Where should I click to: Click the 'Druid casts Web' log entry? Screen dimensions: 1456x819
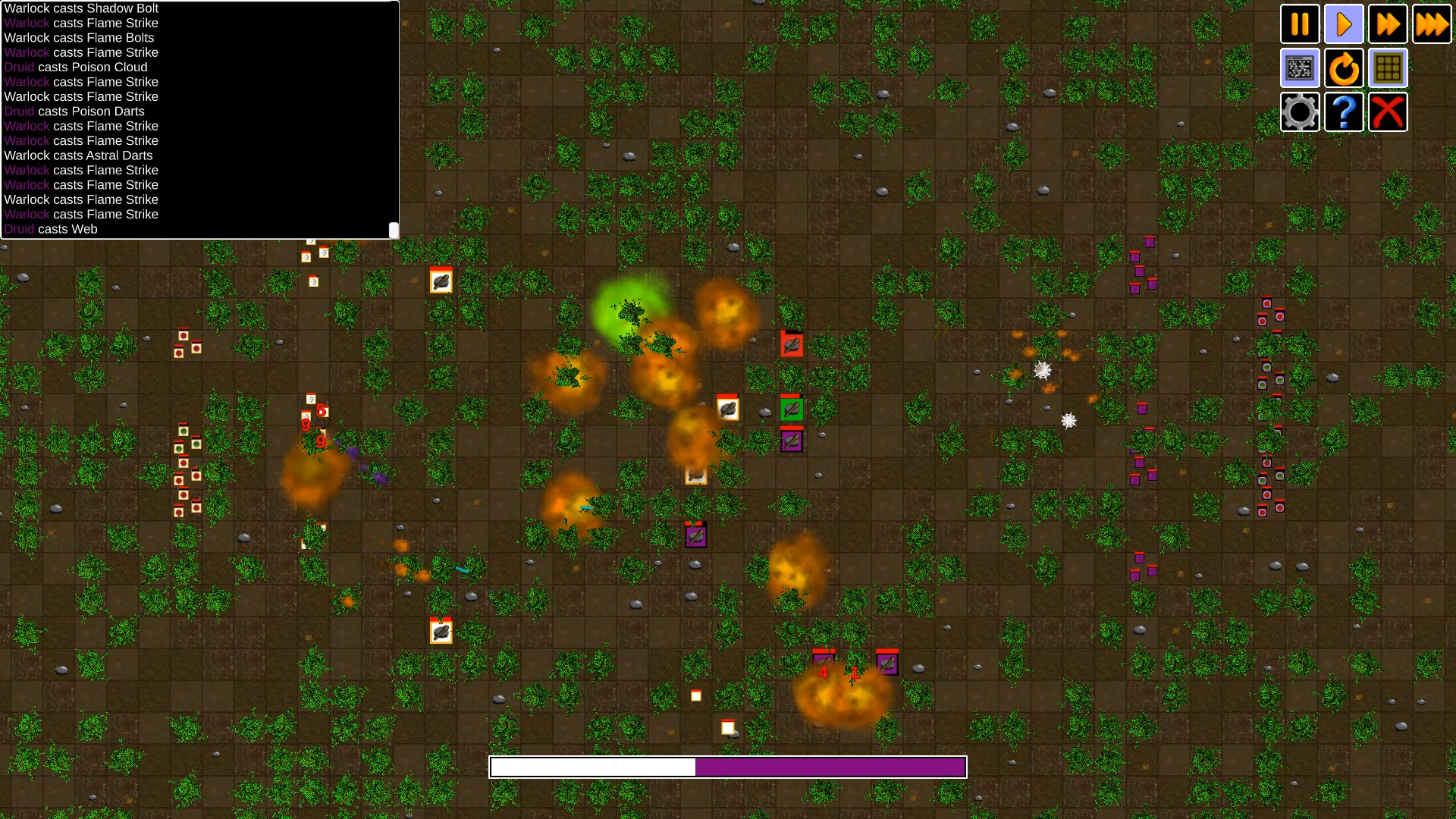[x=50, y=229]
